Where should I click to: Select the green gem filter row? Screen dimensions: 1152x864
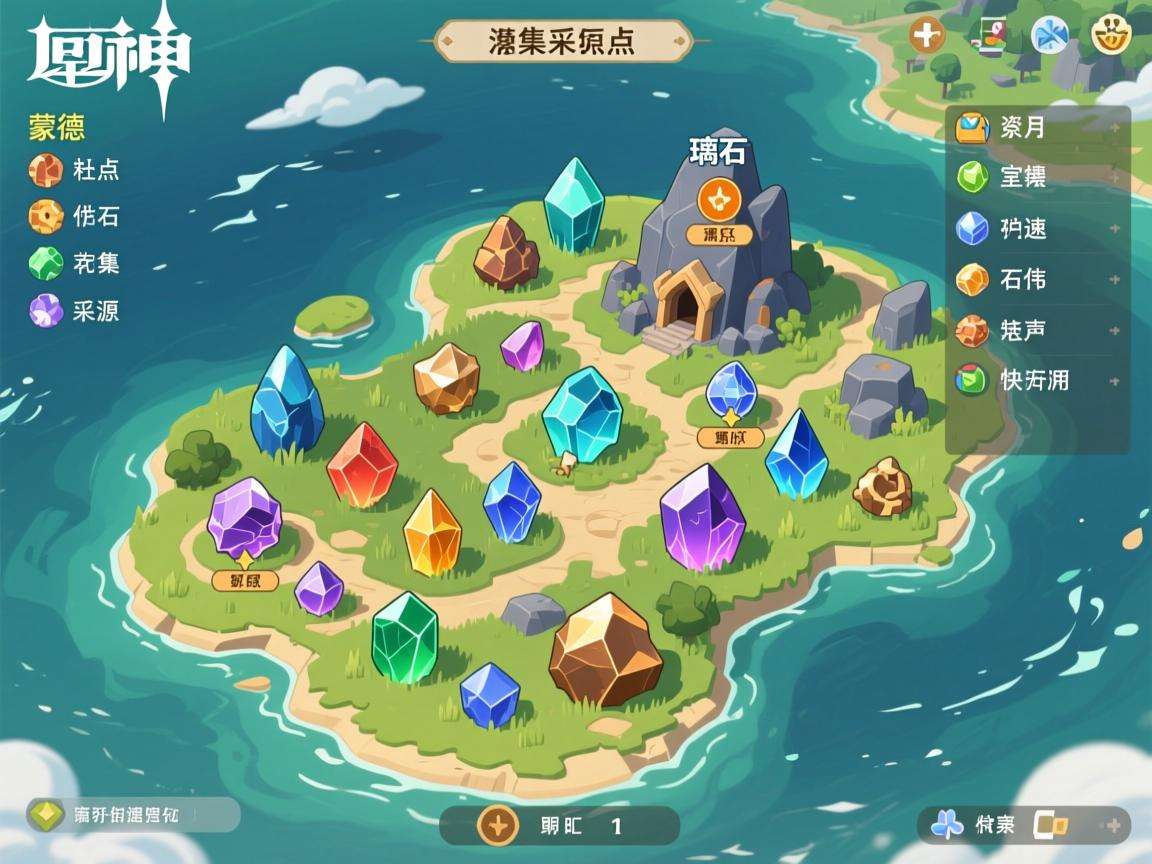[1037, 178]
